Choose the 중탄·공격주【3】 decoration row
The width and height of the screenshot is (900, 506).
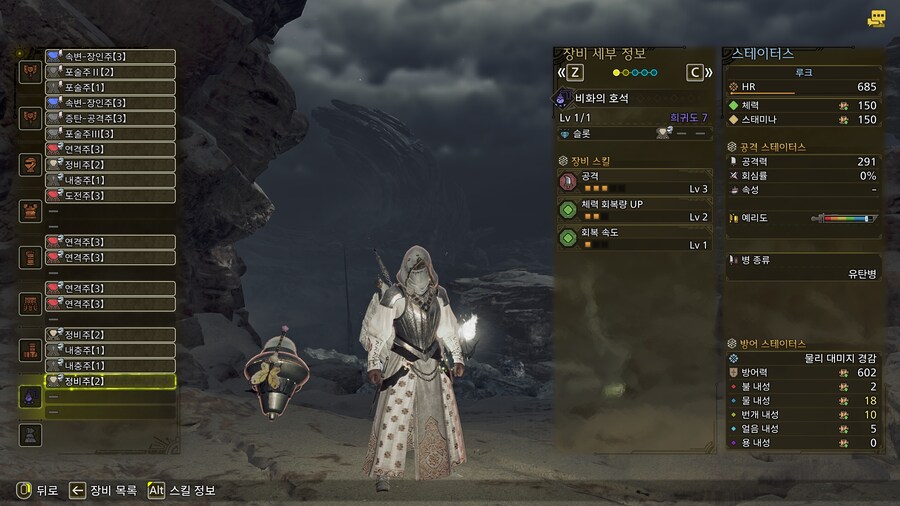click(110, 118)
